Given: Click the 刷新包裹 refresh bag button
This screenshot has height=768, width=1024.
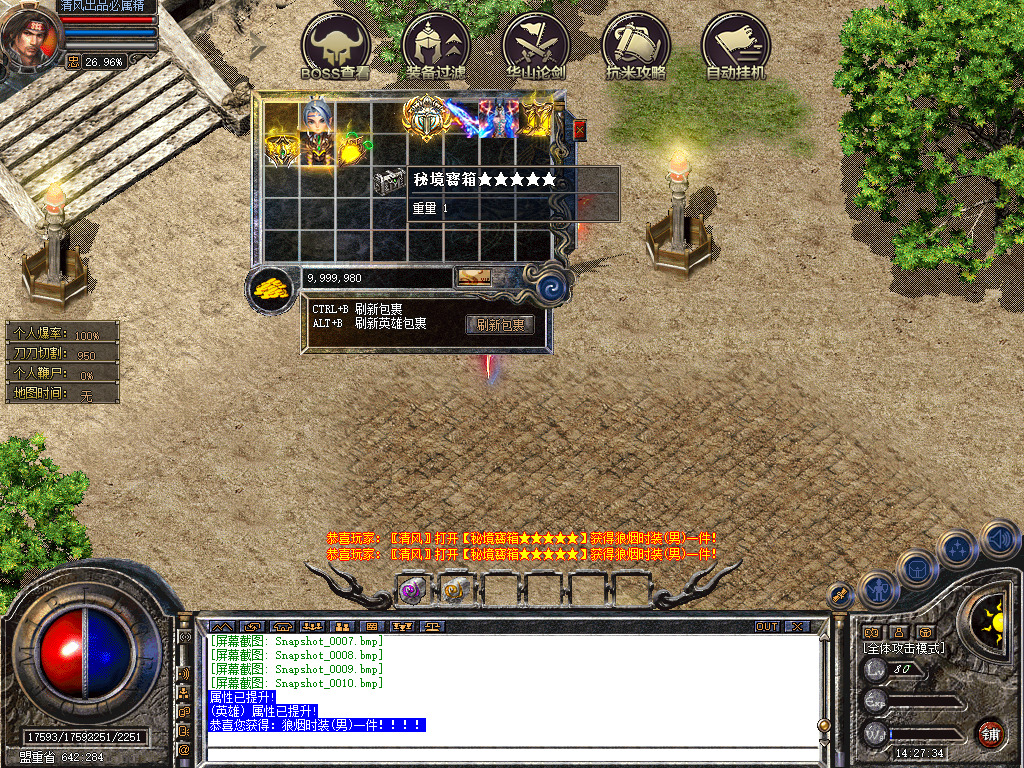Looking at the screenshot, I should [500, 324].
